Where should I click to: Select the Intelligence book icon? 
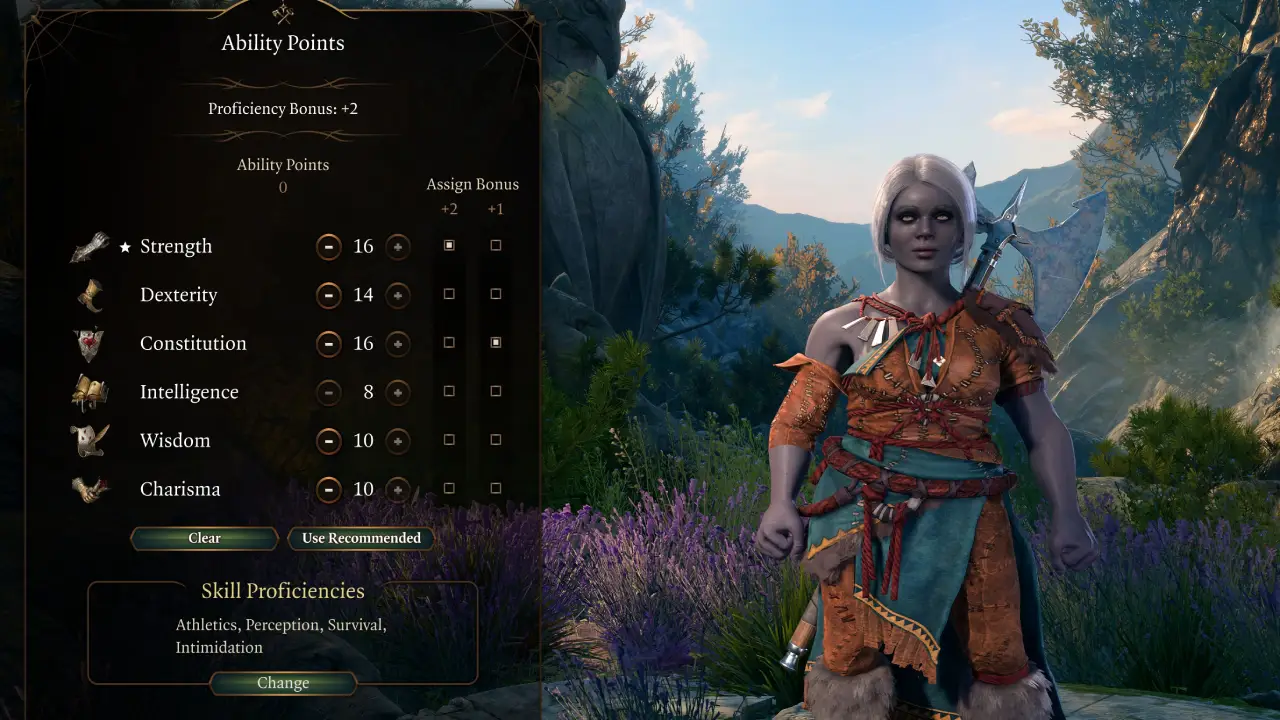[88, 392]
